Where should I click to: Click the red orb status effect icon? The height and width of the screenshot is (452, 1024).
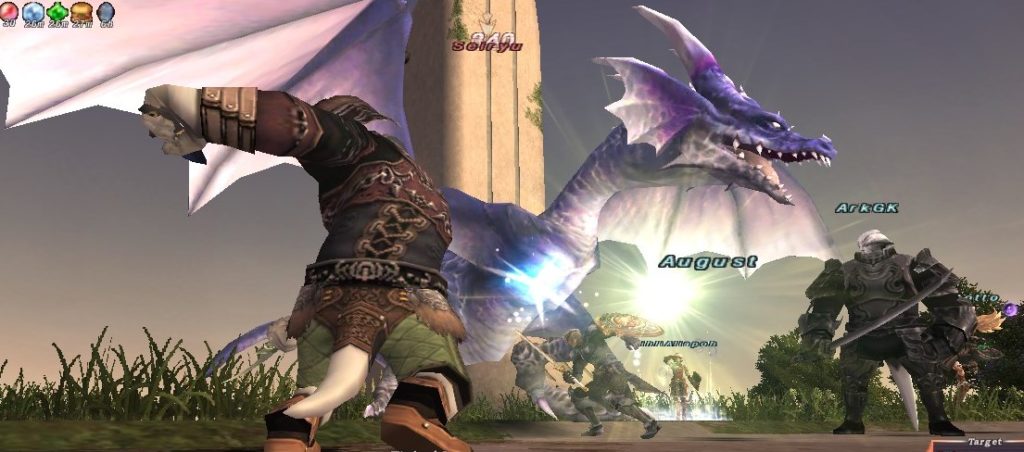9,11
